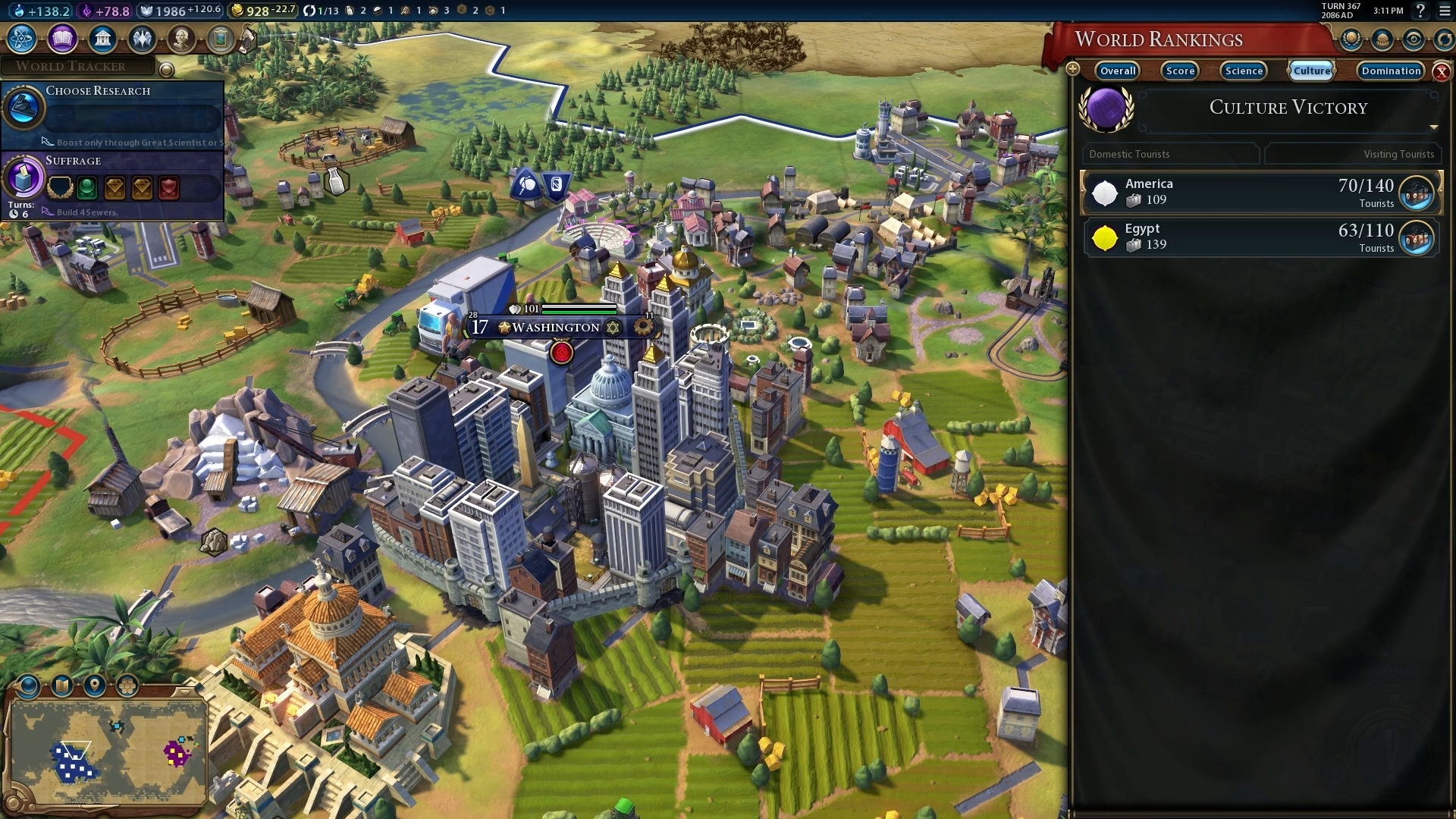This screenshot has height=819, width=1456.
Task: Open the Great Works painting icon
Action: 221,38
